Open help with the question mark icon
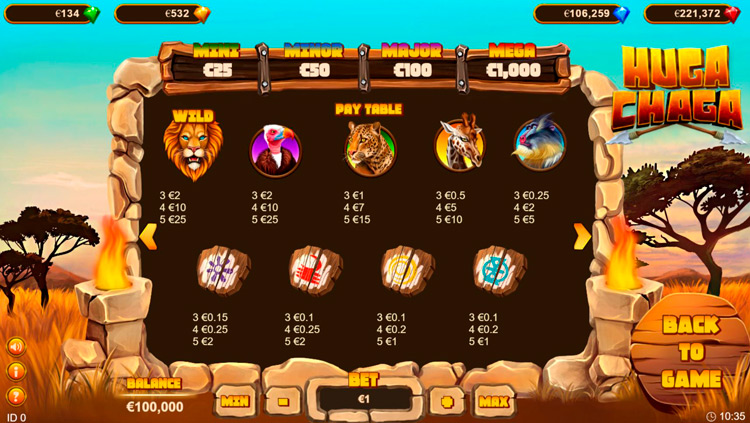This screenshot has height=423, width=750. click(x=16, y=393)
